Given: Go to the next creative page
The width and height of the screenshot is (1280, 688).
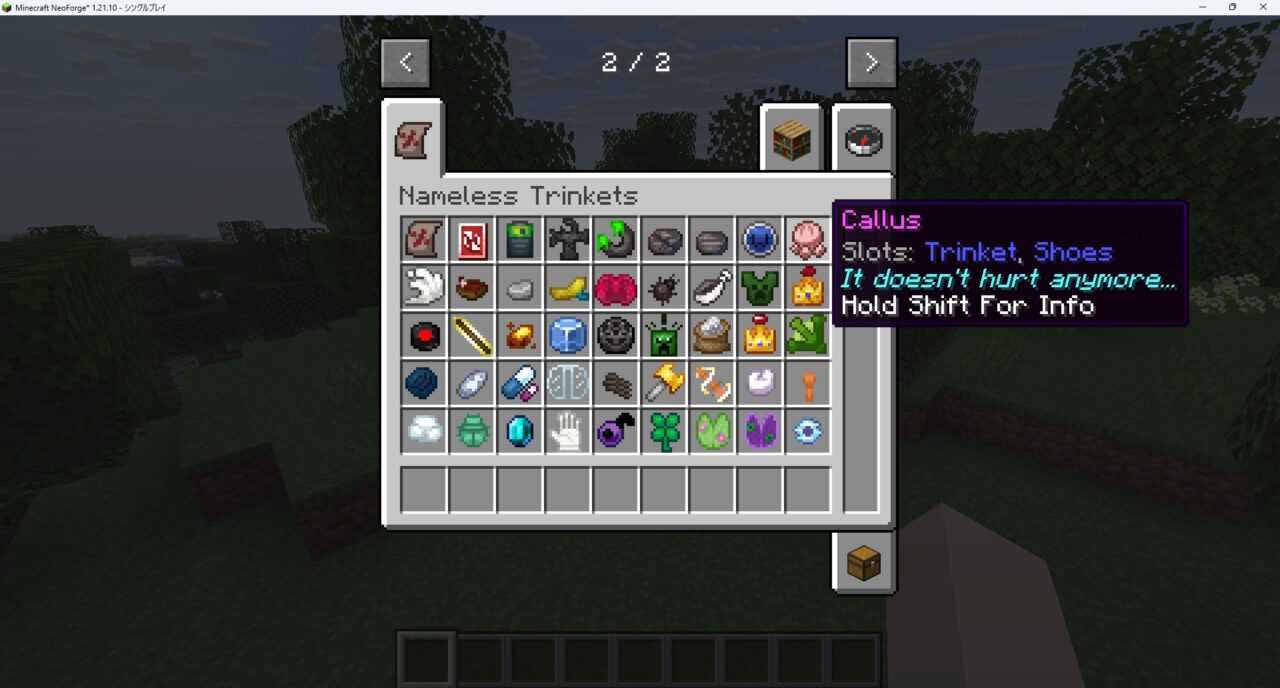Looking at the screenshot, I should 871,63.
